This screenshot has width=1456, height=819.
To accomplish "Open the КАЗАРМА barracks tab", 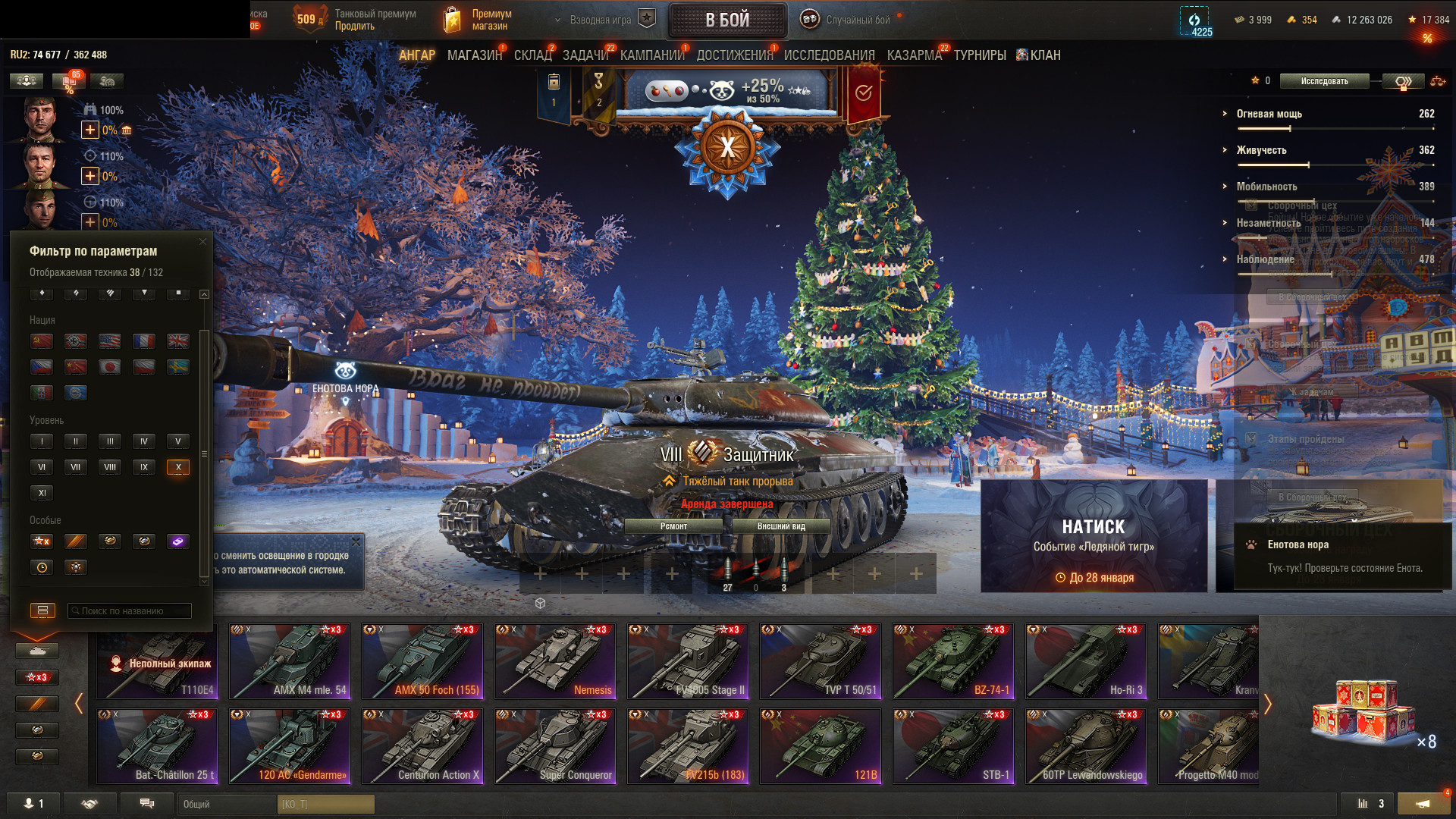I will [914, 55].
